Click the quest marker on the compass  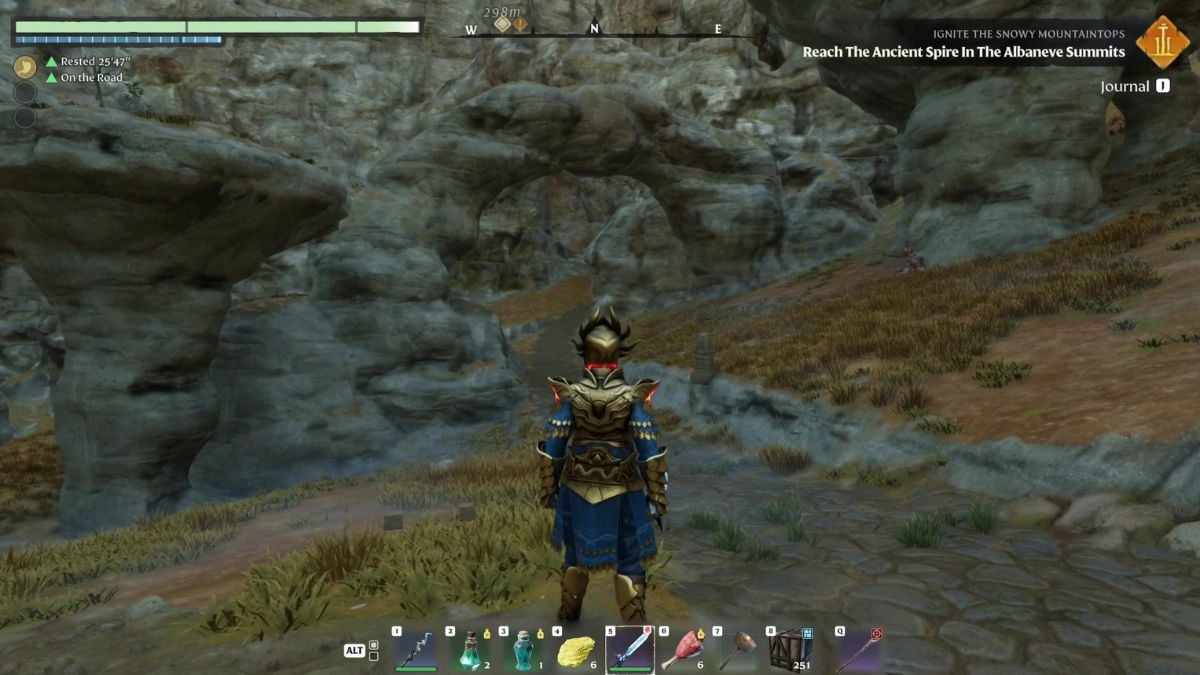coord(520,24)
